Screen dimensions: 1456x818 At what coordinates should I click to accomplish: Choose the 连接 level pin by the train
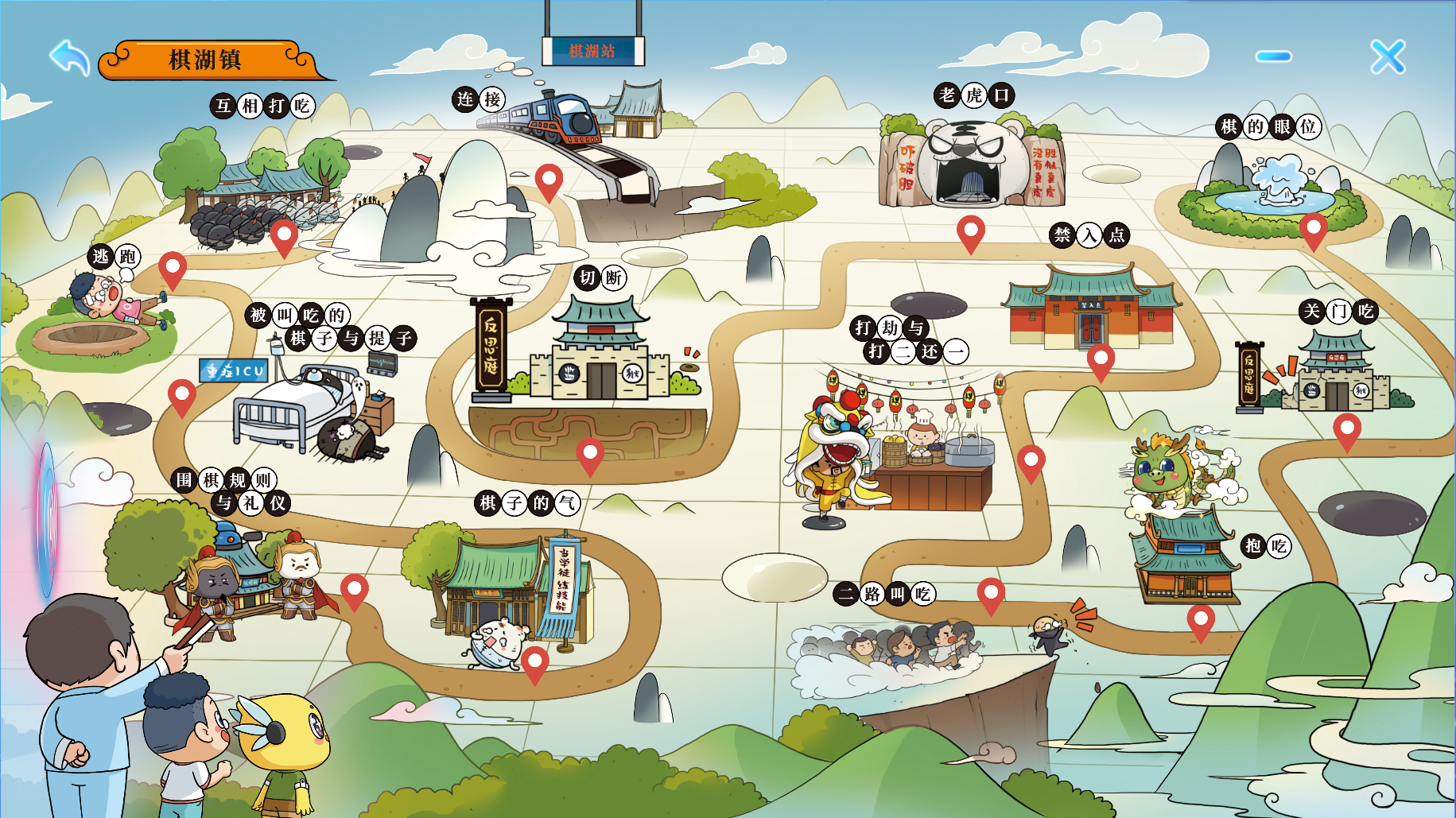549,179
